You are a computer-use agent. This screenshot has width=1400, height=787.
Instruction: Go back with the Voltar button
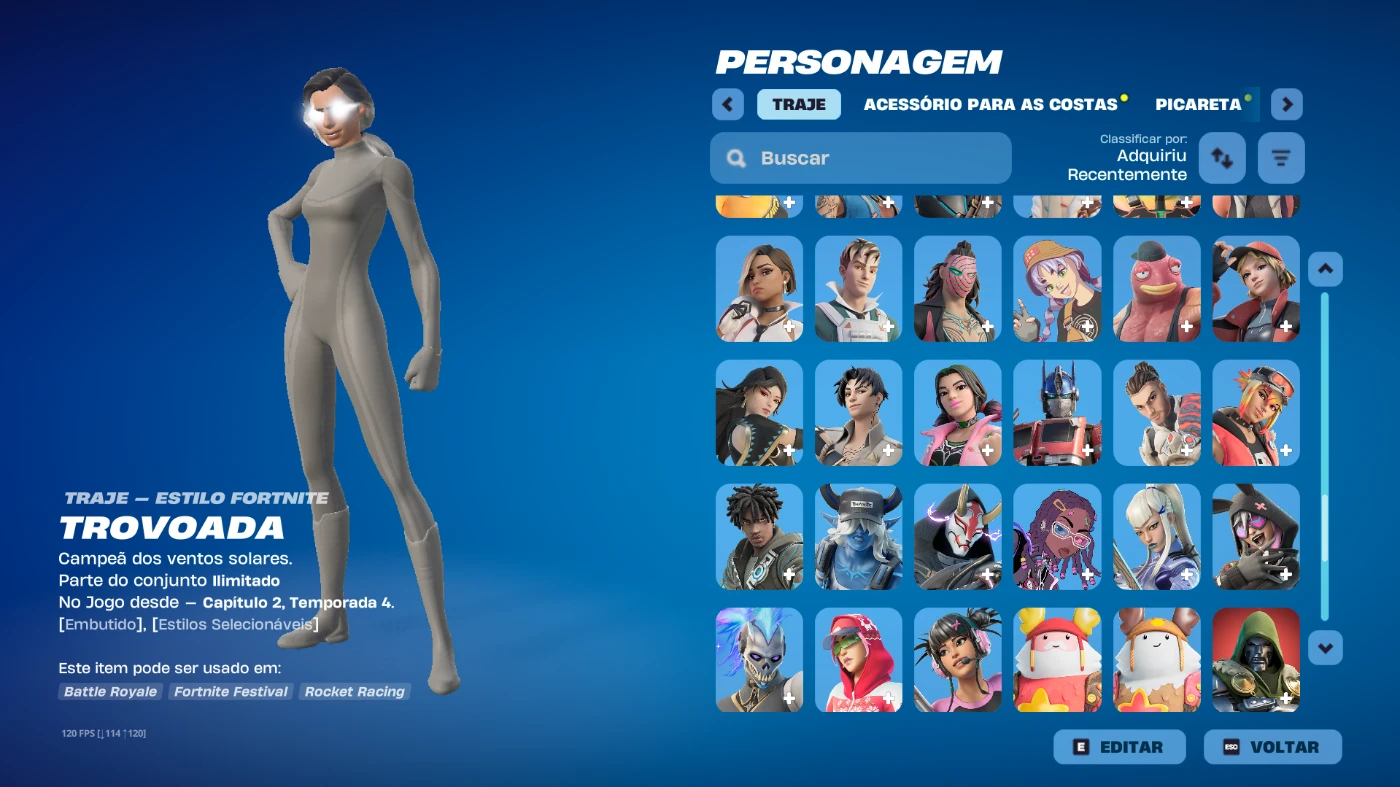pos(1272,747)
